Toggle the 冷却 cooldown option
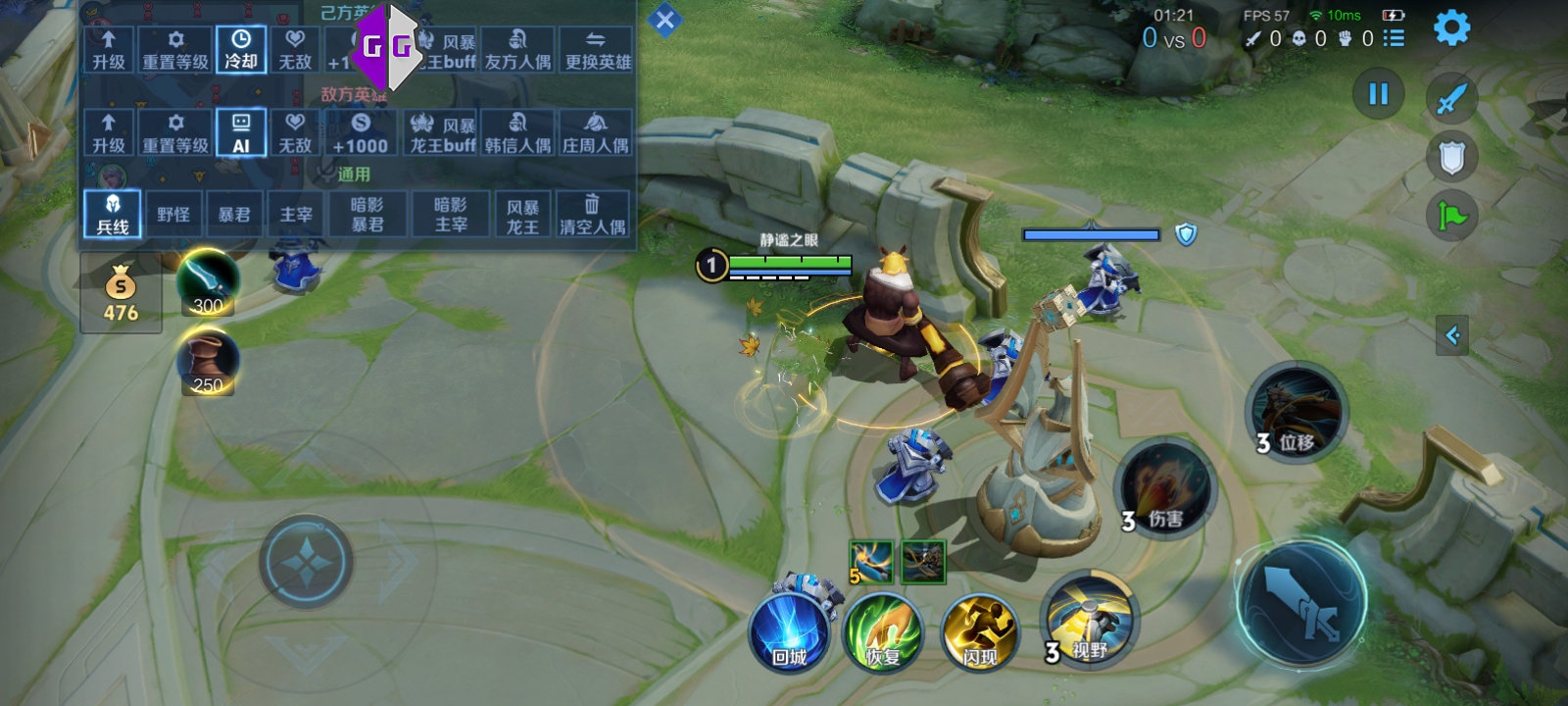 [x=241, y=49]
